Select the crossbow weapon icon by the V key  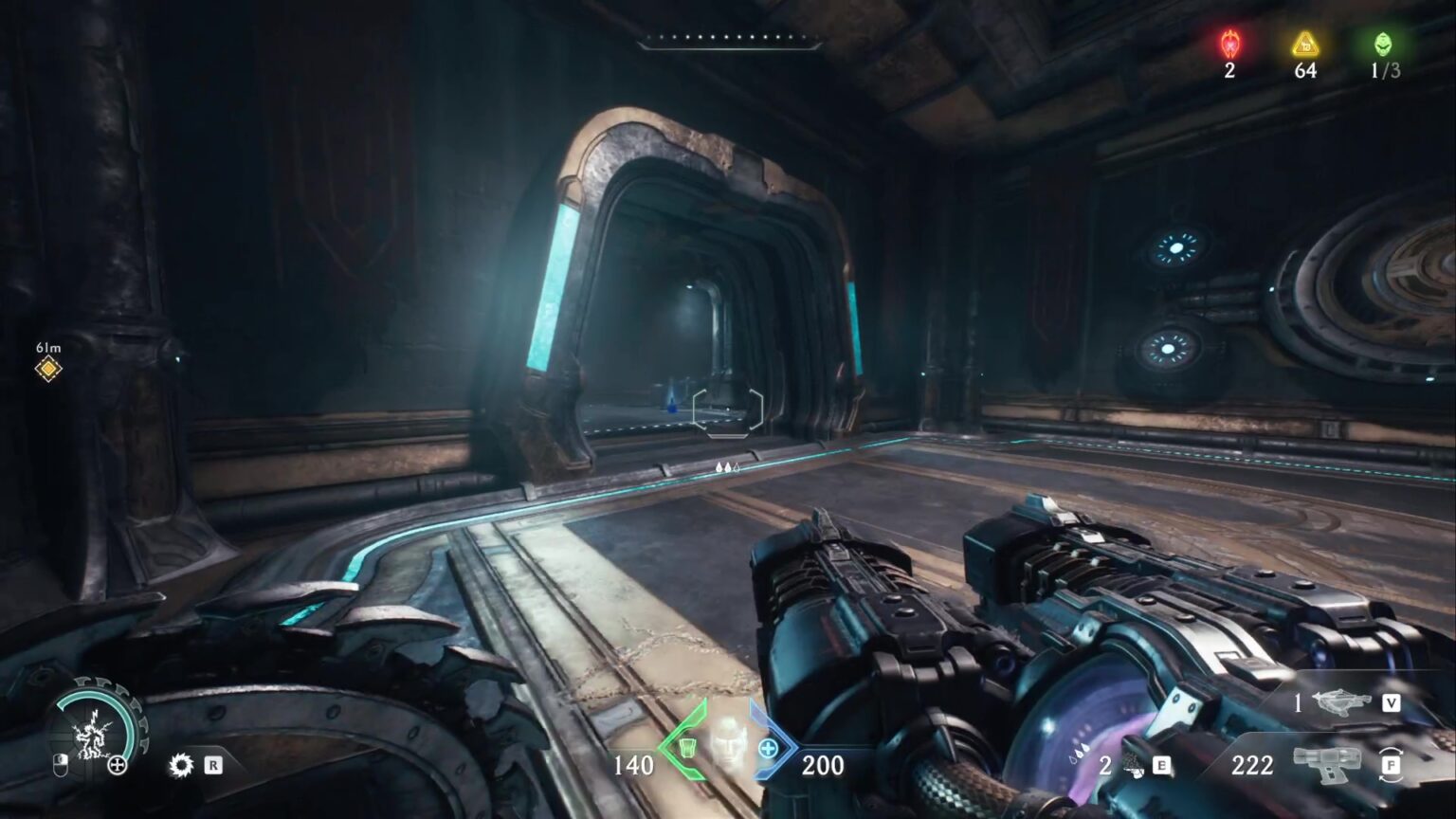[x=1341, y=701]
